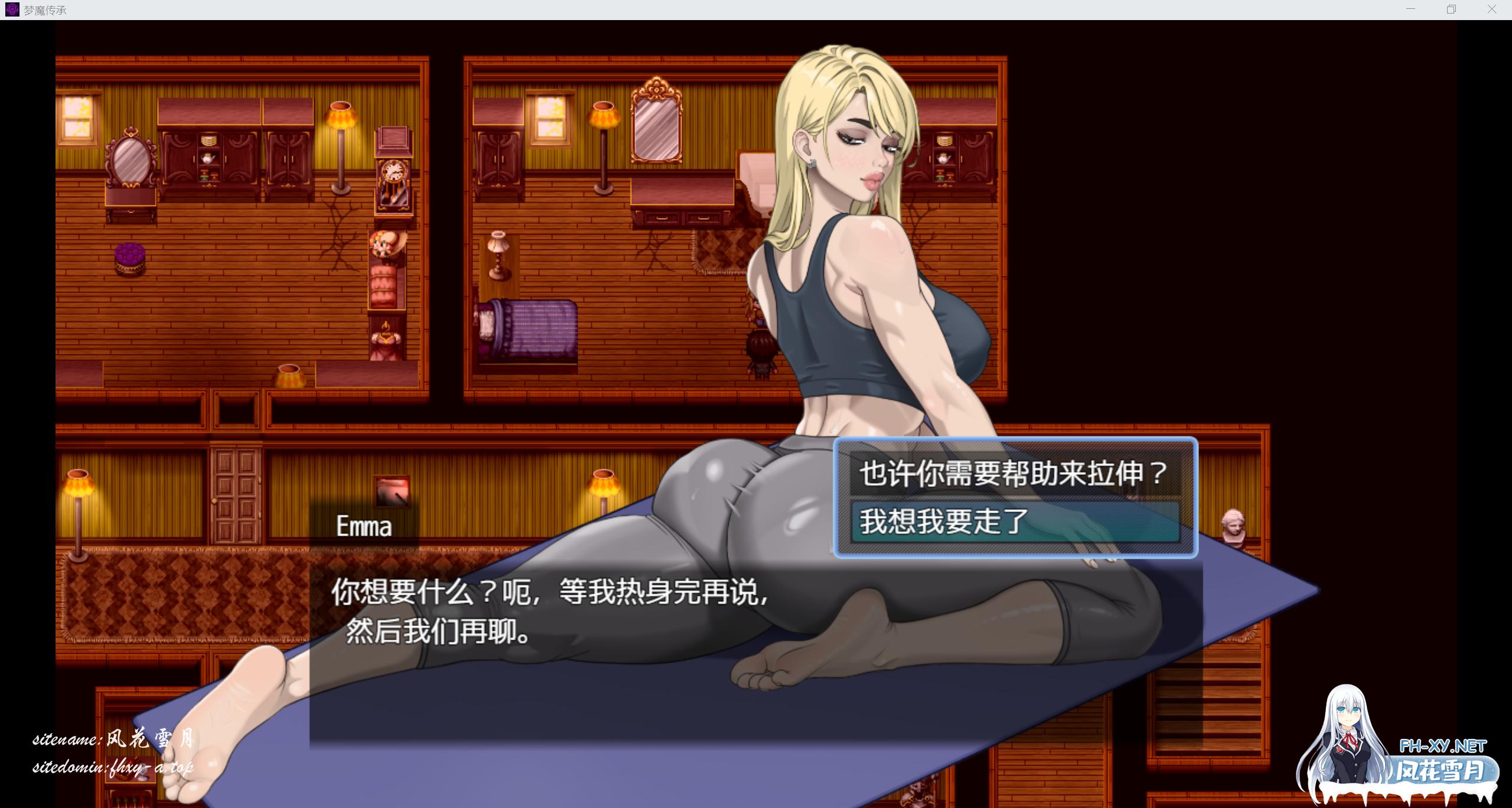This screenshot has width=1512, height=808.
Task: Click the 梦魔传承 game icon in title bar
Action: coord(12,9)
